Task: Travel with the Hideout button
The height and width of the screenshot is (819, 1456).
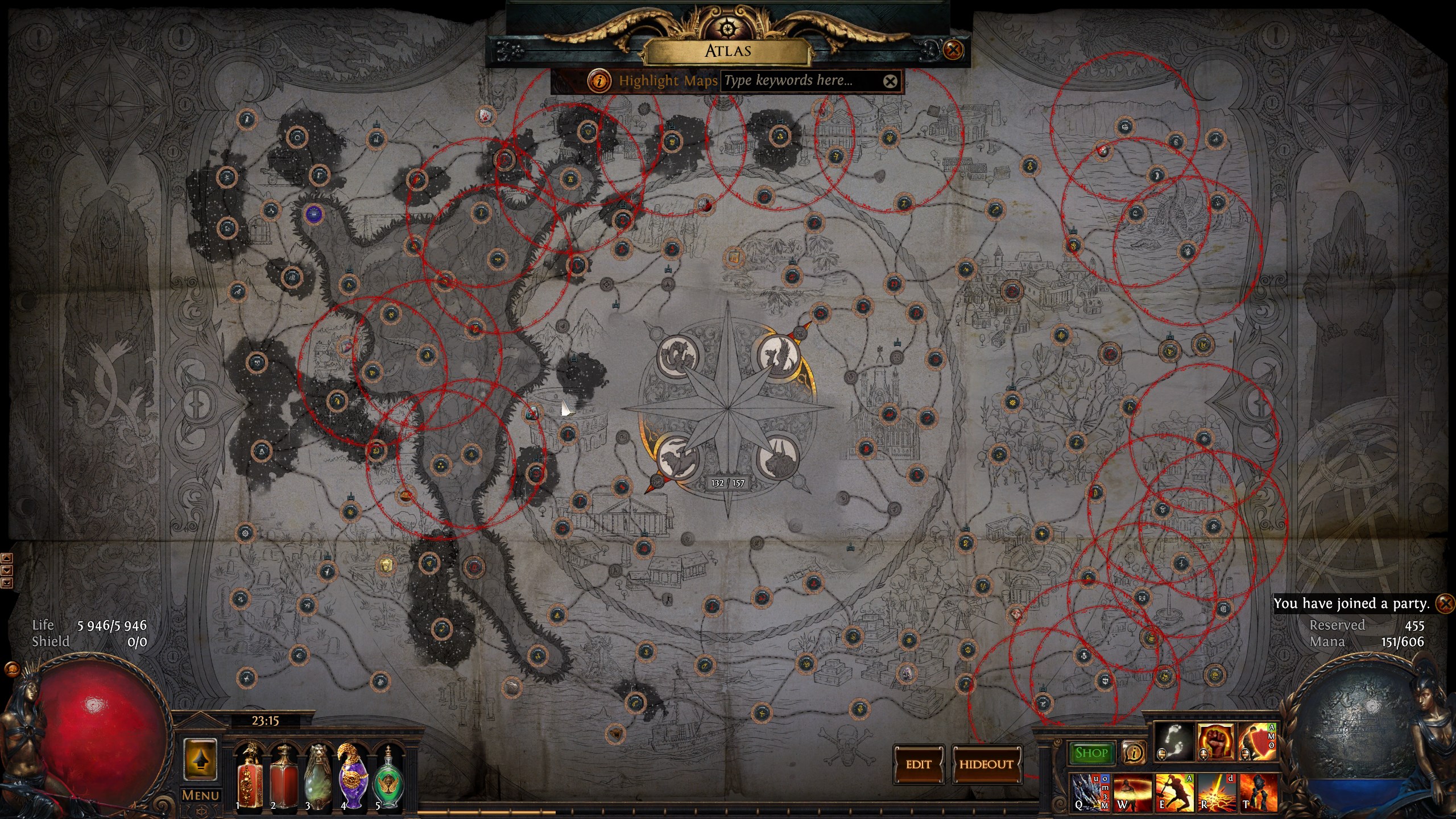Action: [x=986, y=764]
